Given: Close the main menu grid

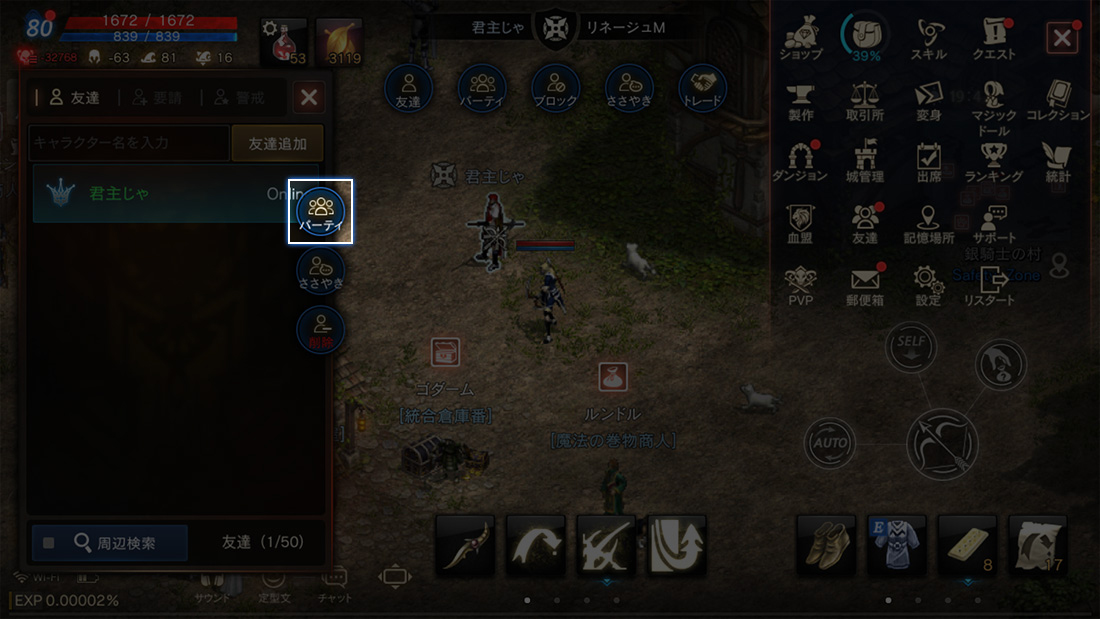Looking at the screenshot, I should [1061, 39].
